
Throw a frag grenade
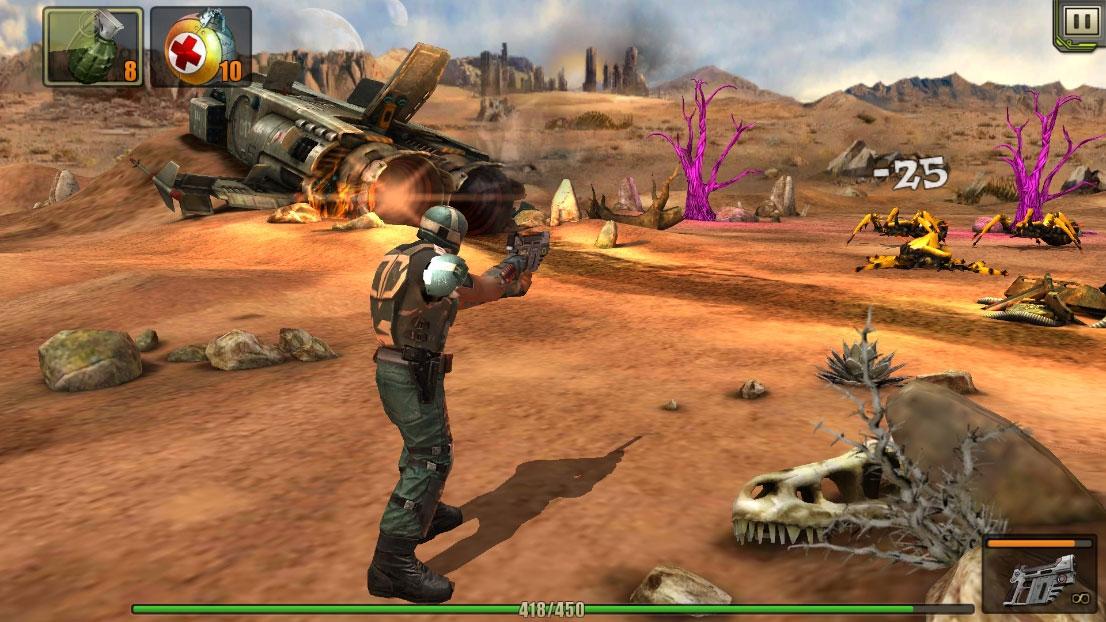point(92,46)
